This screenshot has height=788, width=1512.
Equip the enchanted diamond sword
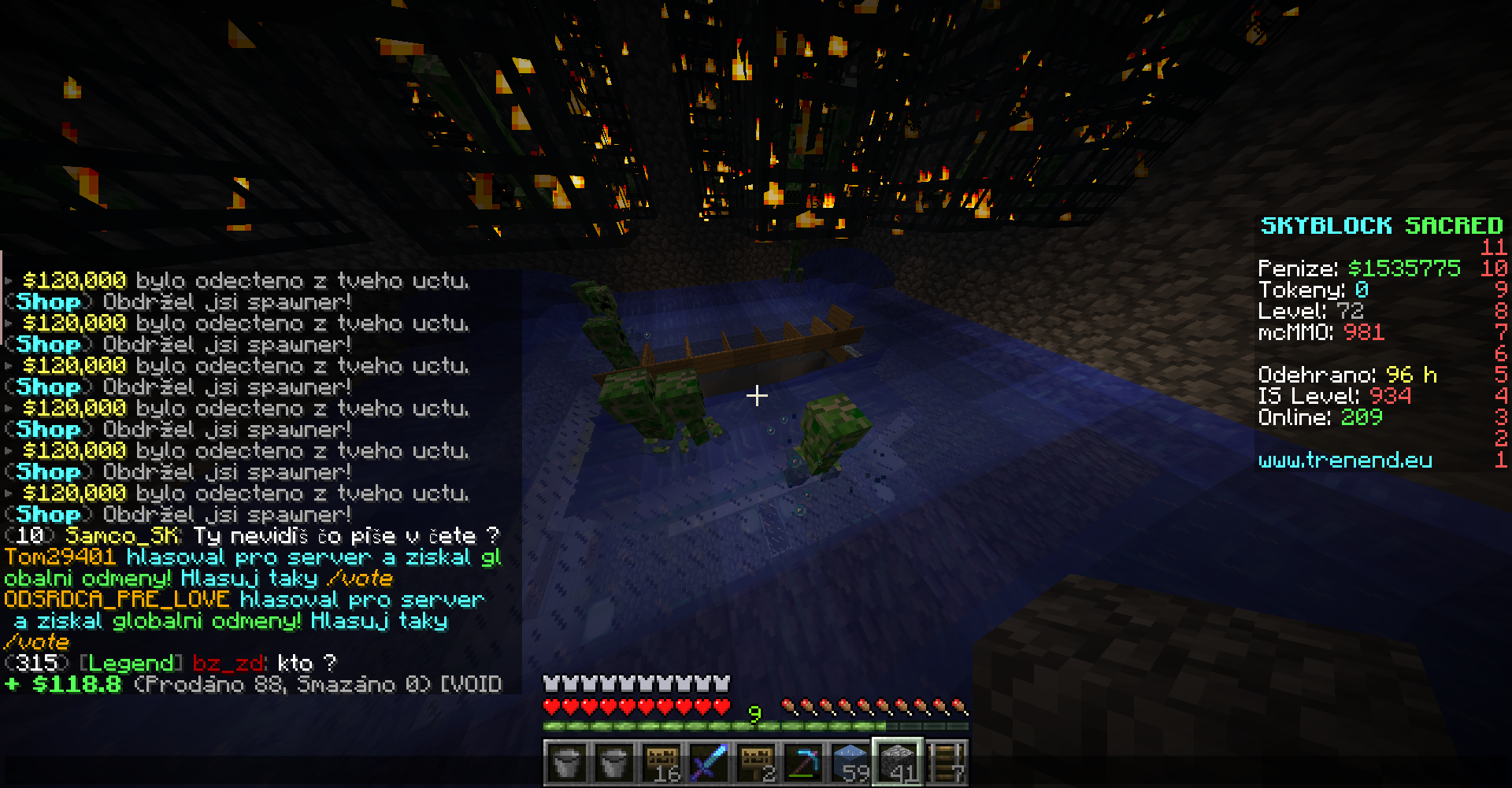[708, 763]
